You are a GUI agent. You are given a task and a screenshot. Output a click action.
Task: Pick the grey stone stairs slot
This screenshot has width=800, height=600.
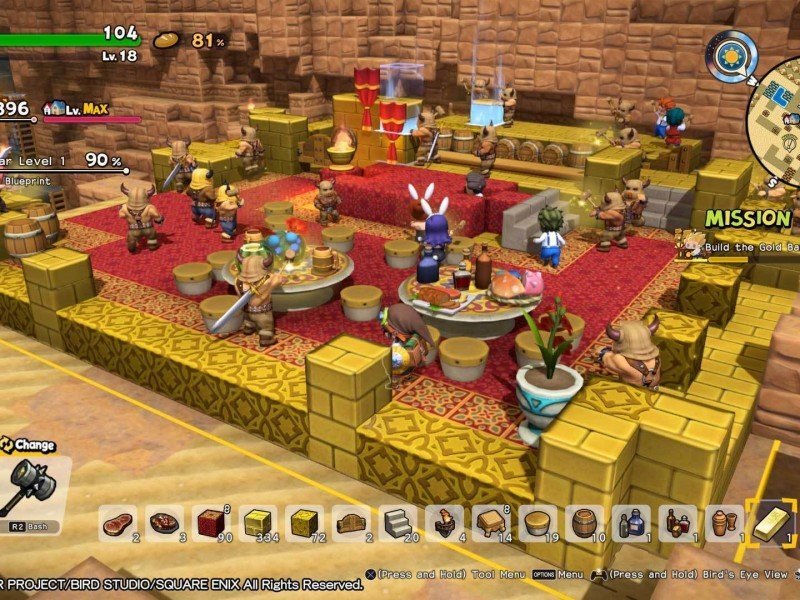(397, 523)
